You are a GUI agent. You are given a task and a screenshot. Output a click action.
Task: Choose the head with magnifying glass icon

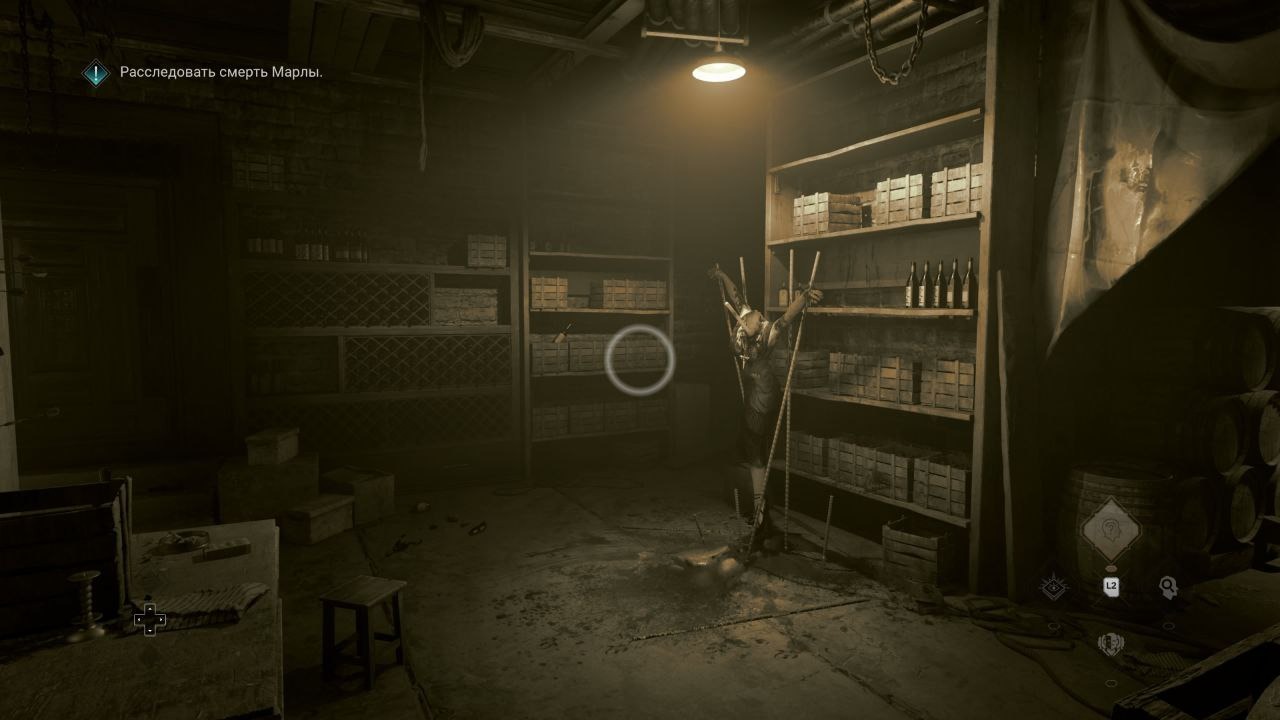click(x=1167, y=587)
